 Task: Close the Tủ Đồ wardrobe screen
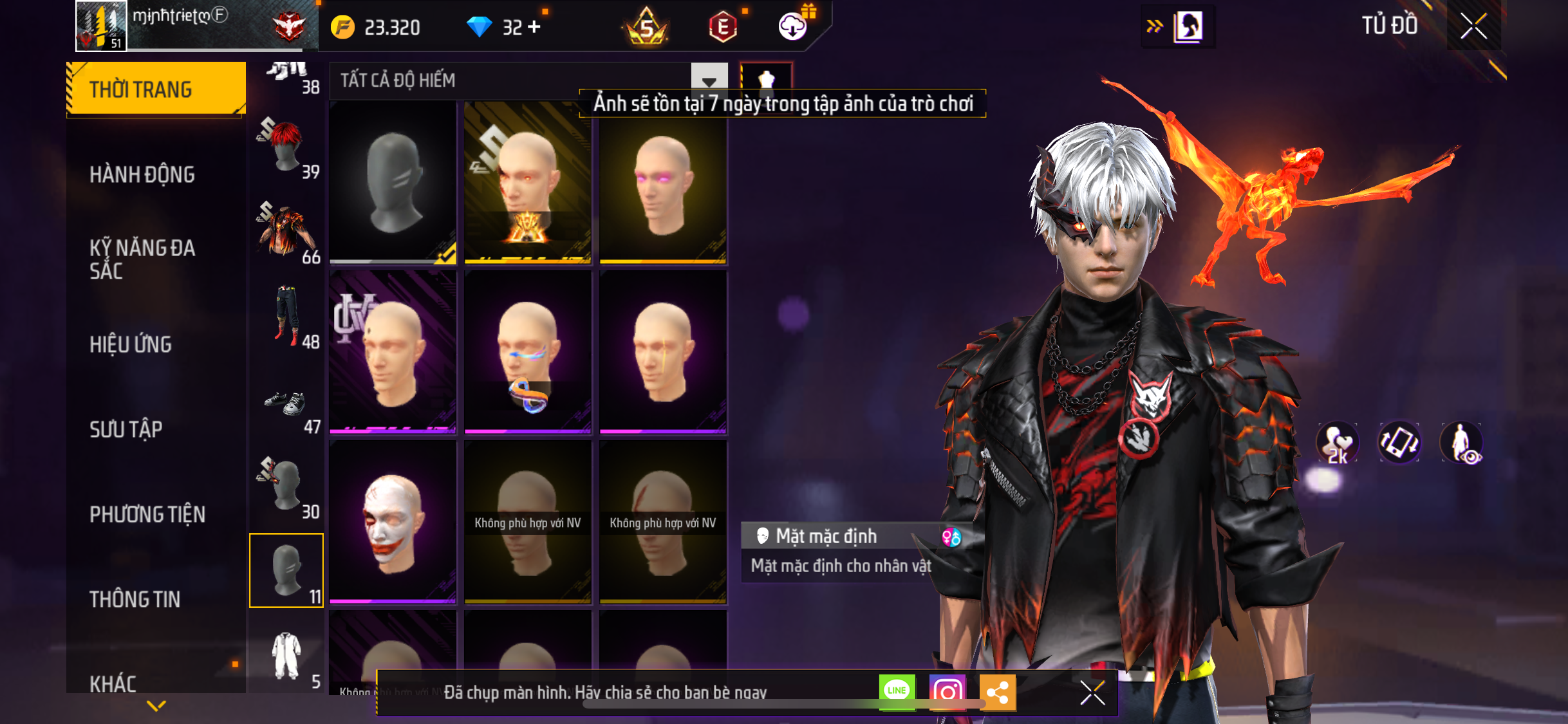point(1473,26)
